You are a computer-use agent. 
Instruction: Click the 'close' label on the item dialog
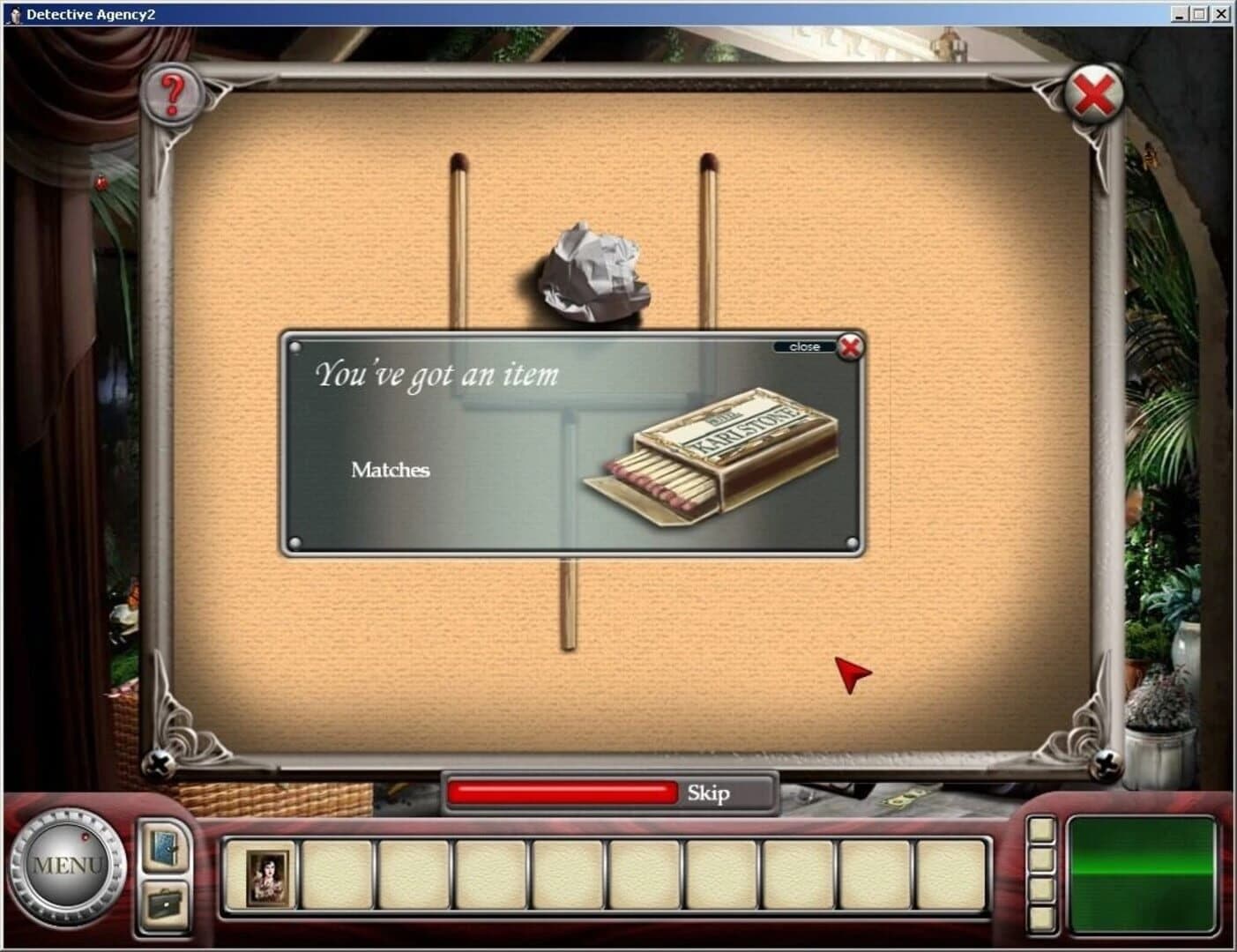(803, 346)
